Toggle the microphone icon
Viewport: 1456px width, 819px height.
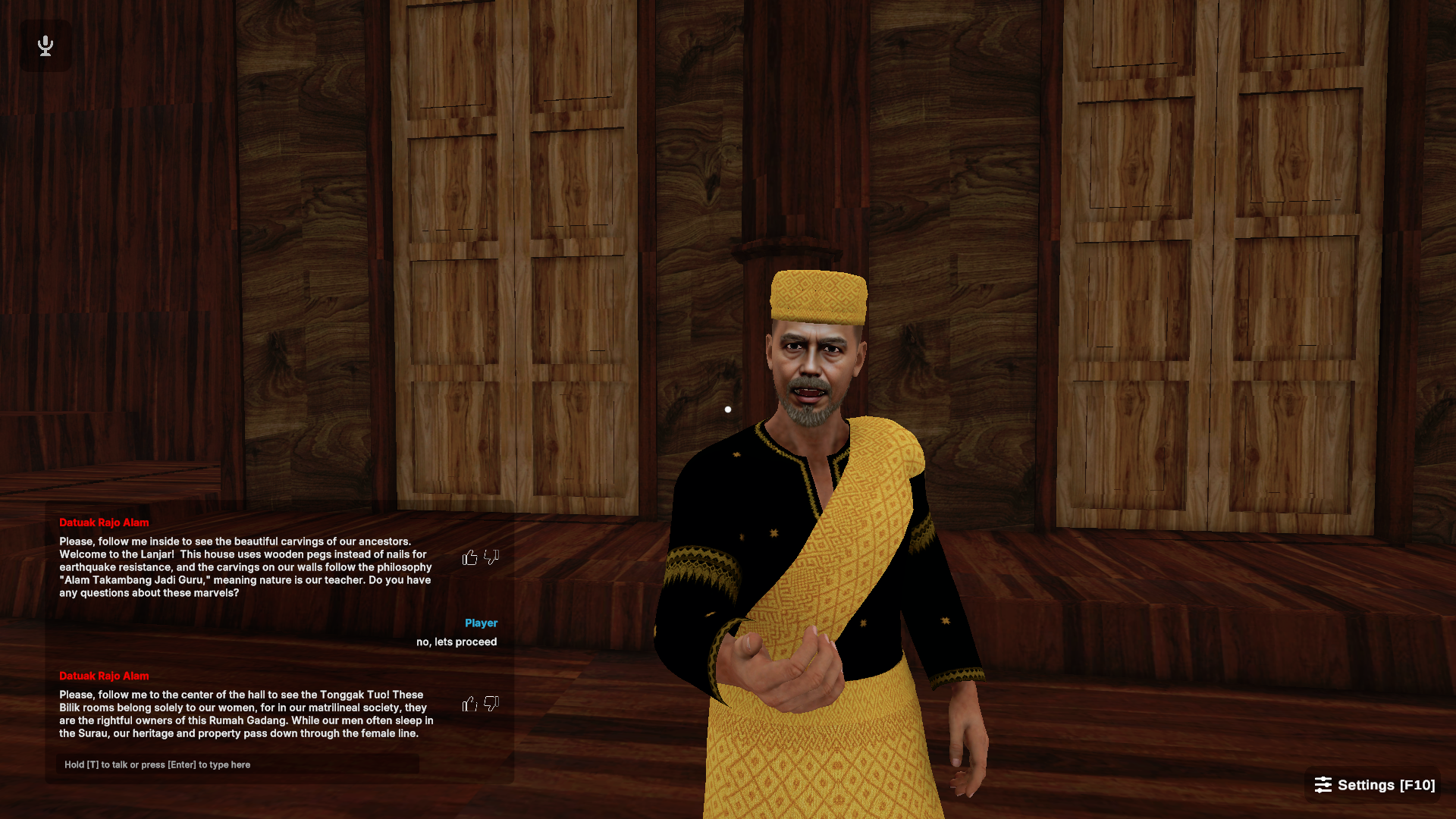click(45, 45)
